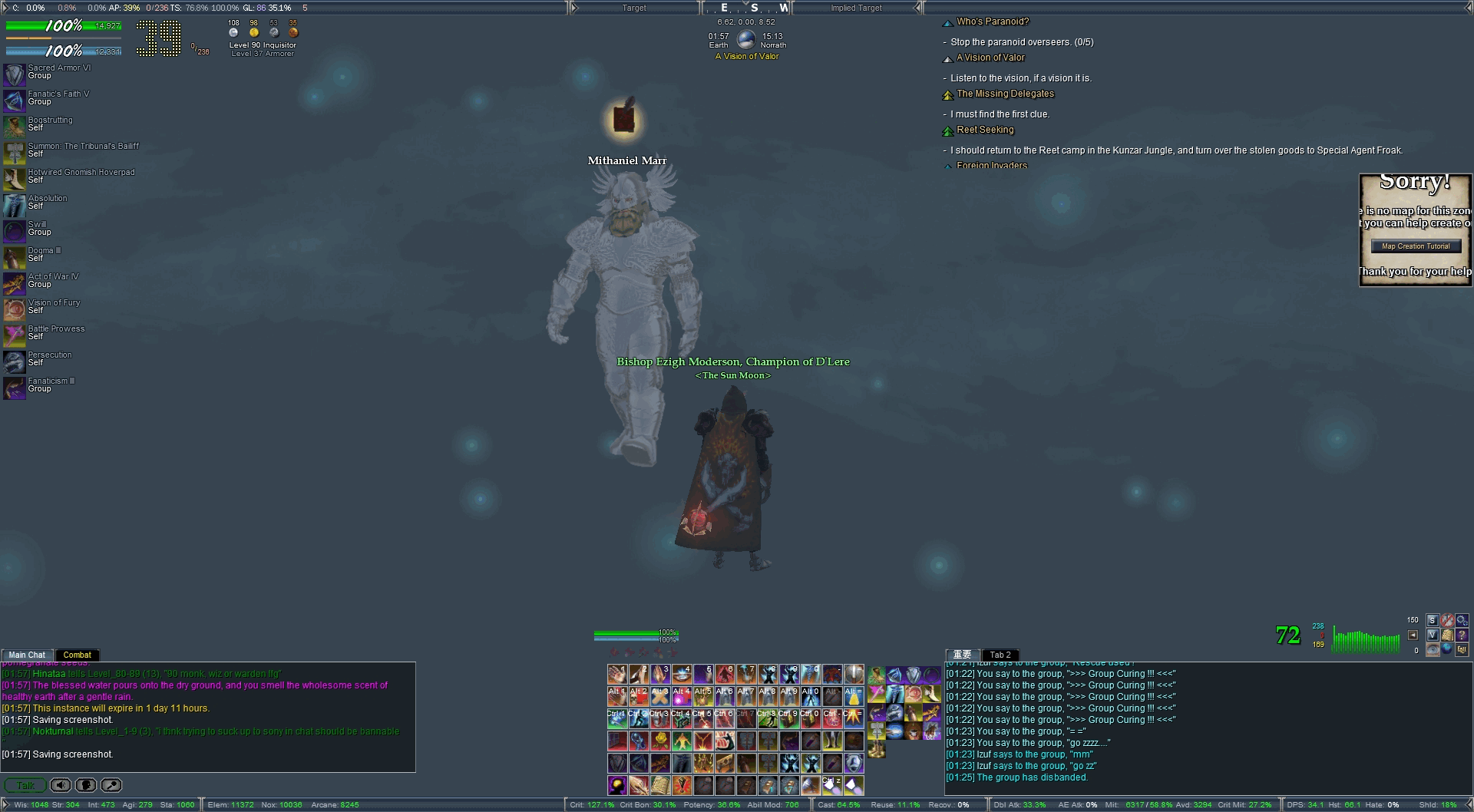Screen dimensions: 1474x812
Task: Open The Missing Delegates quest tracker entry
Action: [x=1005, y=94]
